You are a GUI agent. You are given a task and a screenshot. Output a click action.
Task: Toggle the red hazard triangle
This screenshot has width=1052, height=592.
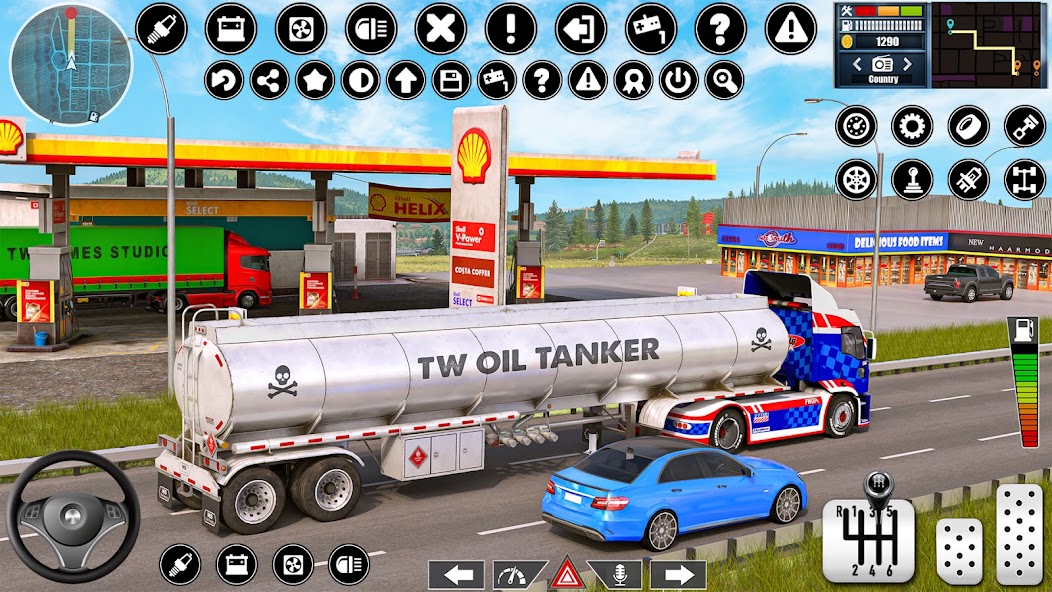567,574
